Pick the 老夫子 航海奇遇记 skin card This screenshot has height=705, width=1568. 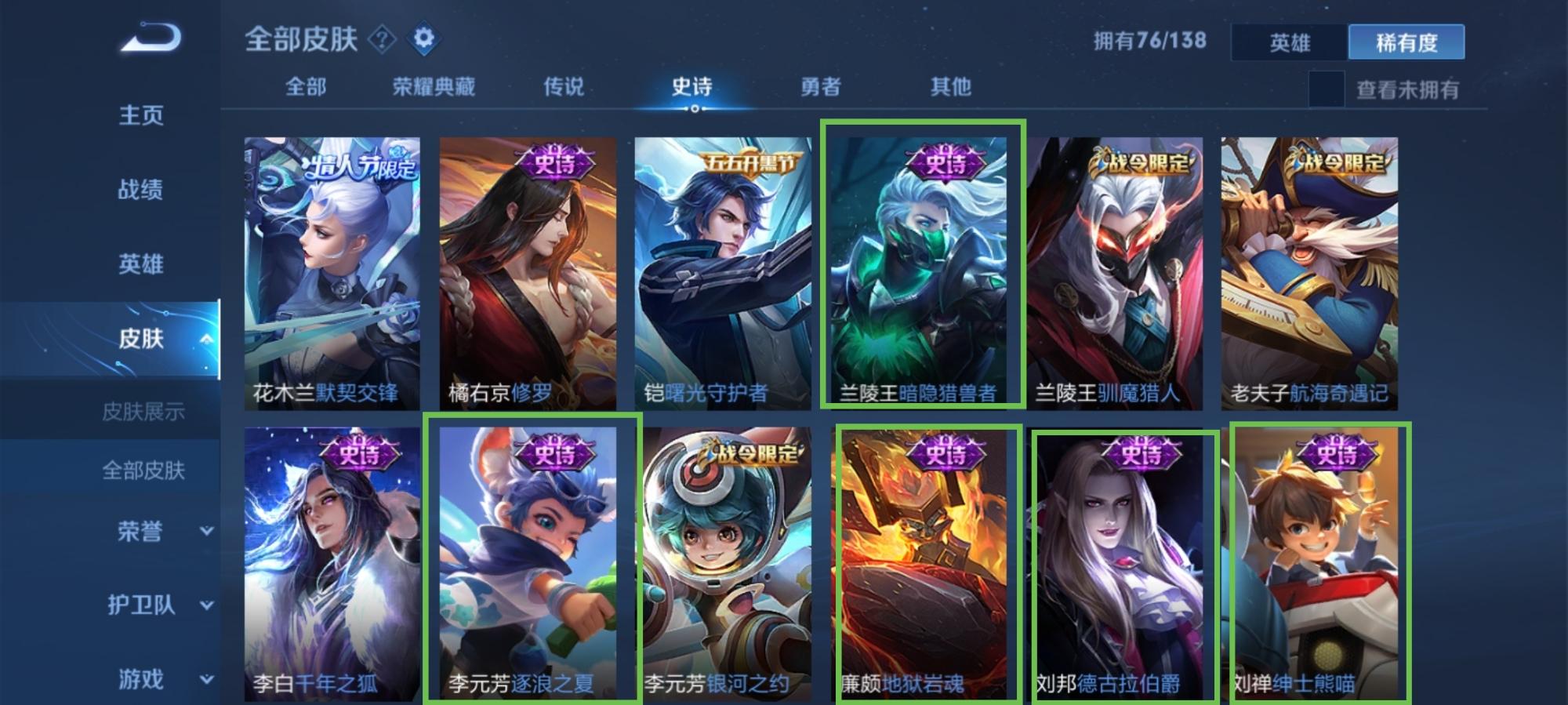[x=1308, y=273]
